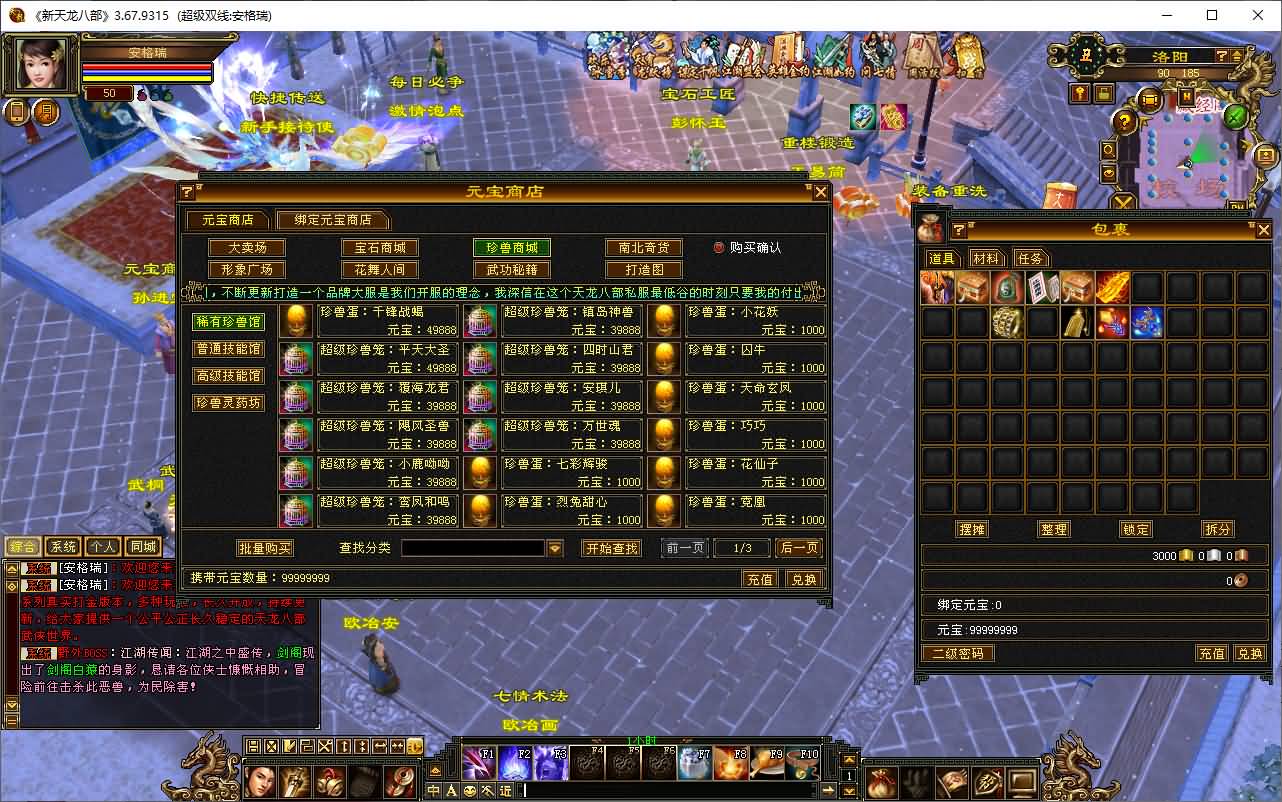The height and width of the screenshot is (802, 1282).
Task: Toggle the 锁定 lock in the backpack
Action: [1135, 529]
